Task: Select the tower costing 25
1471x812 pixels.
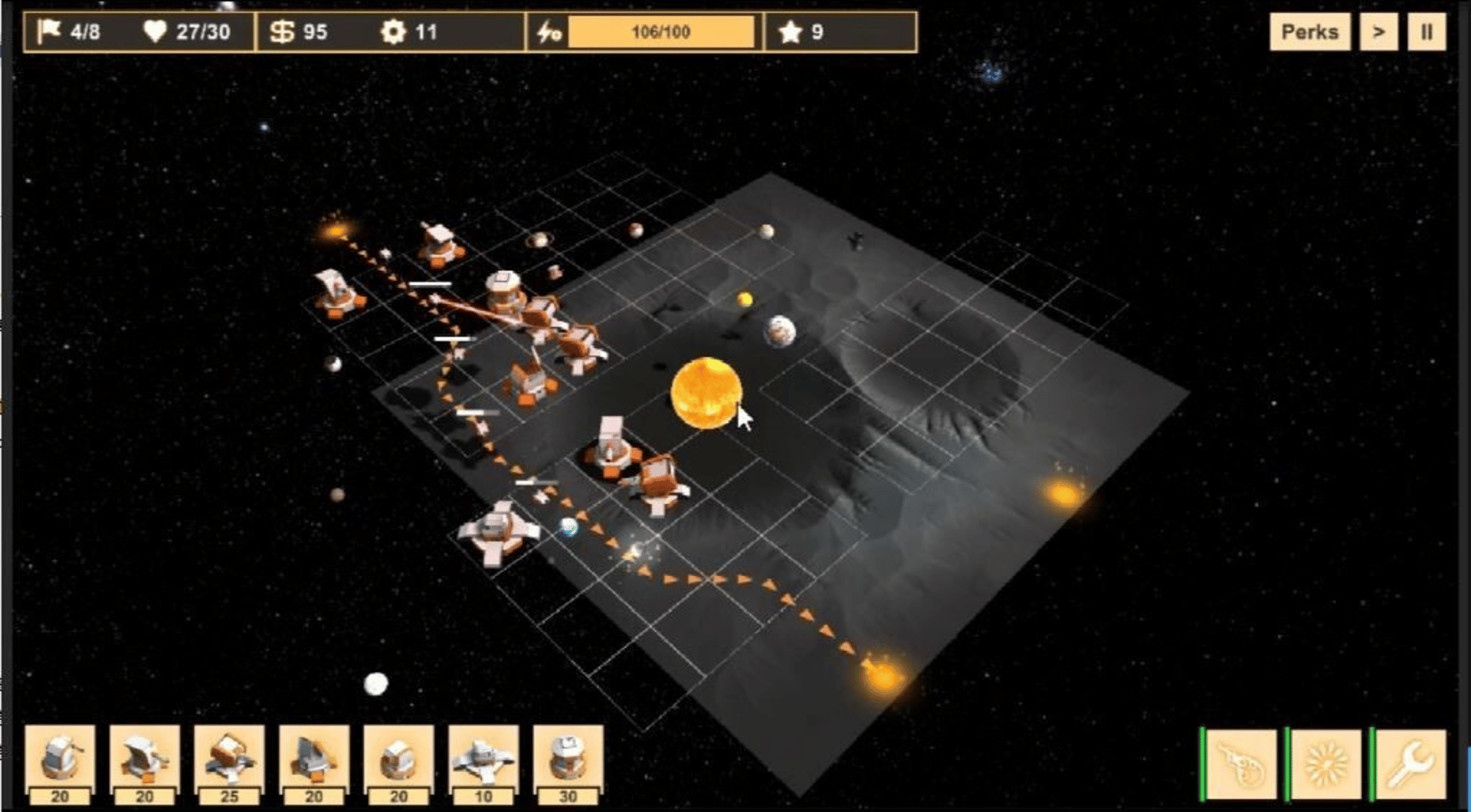Action: 229,759
